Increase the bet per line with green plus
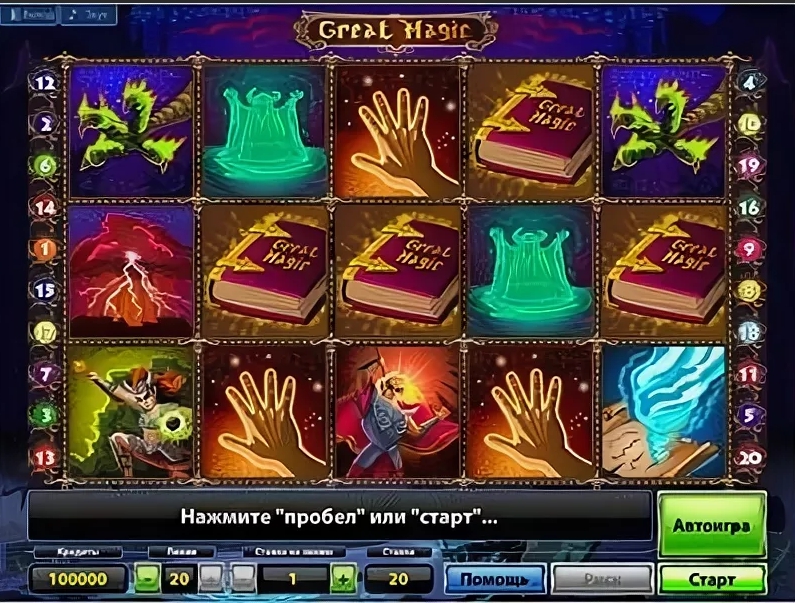The height and width of the screenshot is (603, 795). [x=343, y=579]
